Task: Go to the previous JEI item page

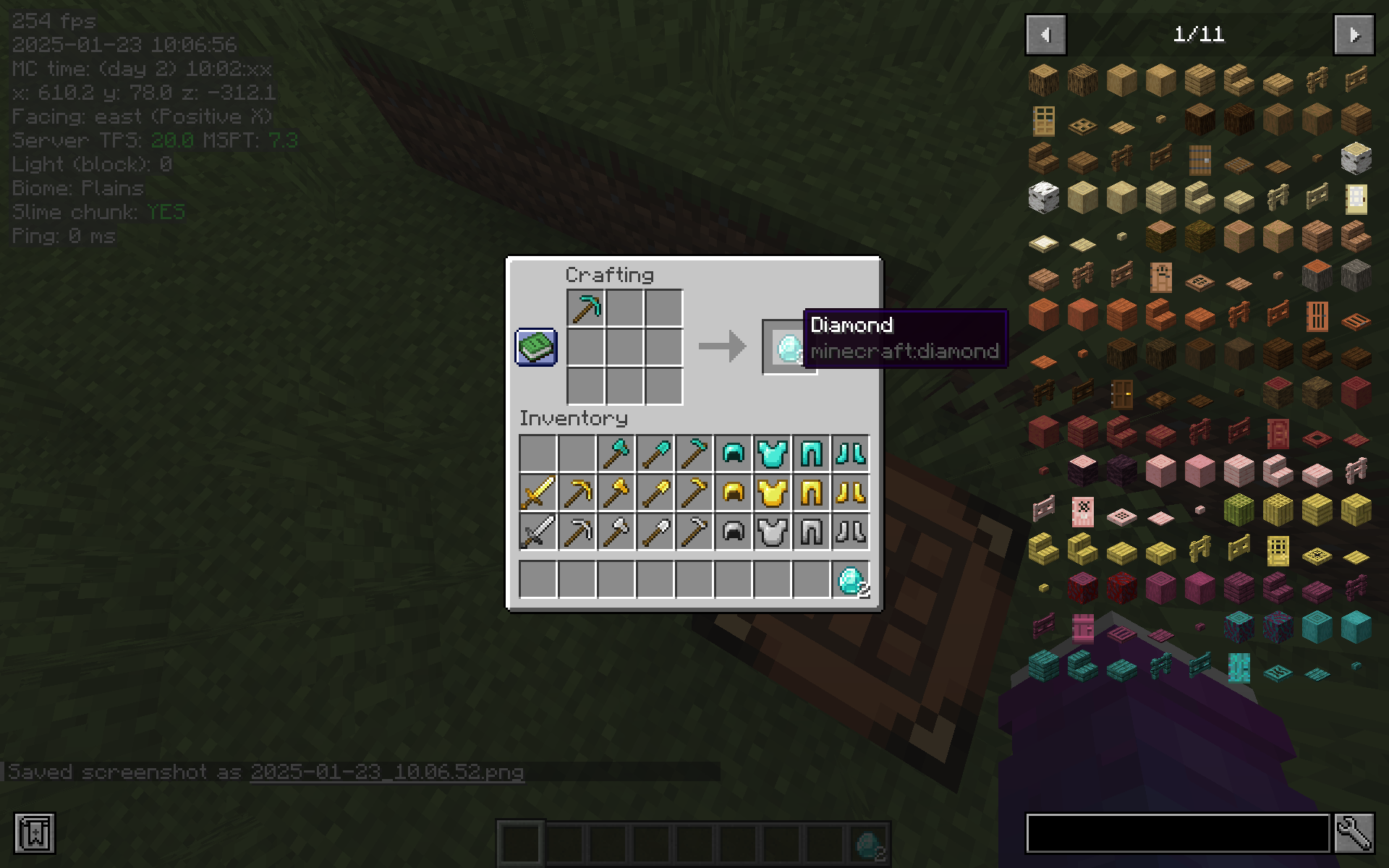Action: click(x=1045, y=34)
